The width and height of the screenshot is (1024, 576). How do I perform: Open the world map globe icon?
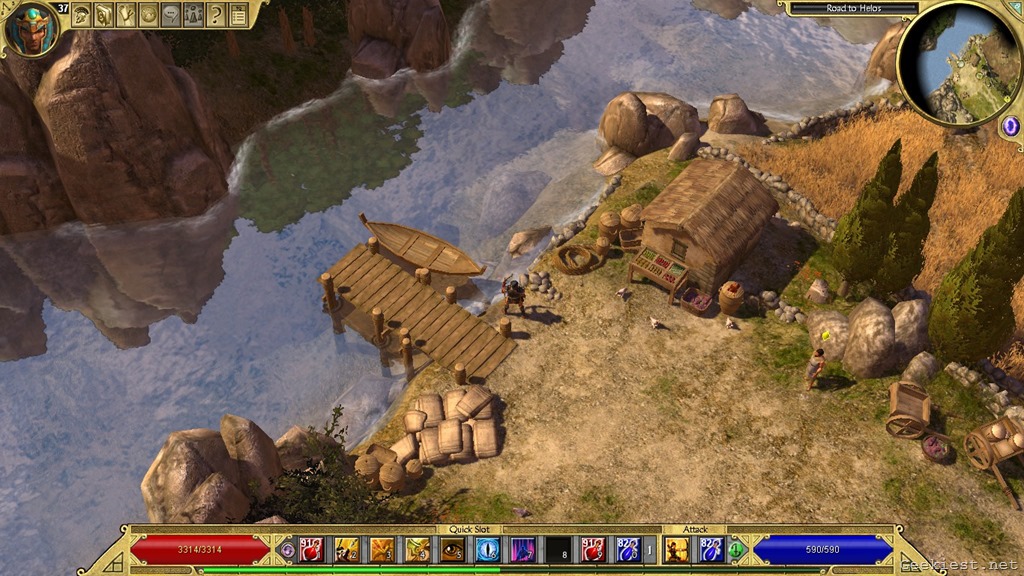(x=148, y=14)
